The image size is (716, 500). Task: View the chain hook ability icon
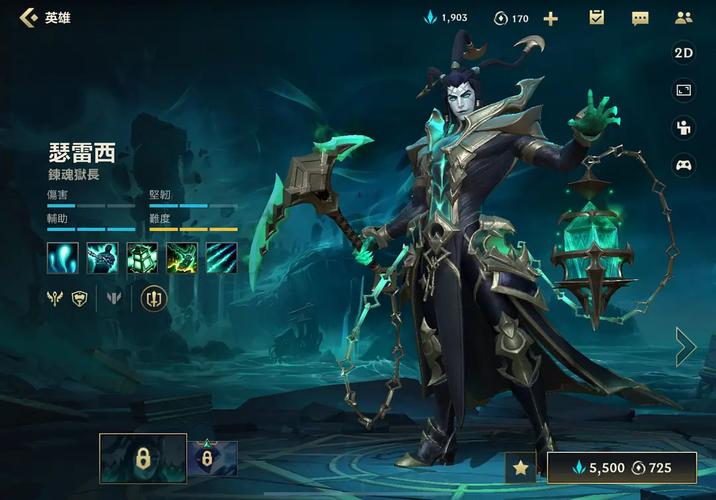click(x=102, y=257)
